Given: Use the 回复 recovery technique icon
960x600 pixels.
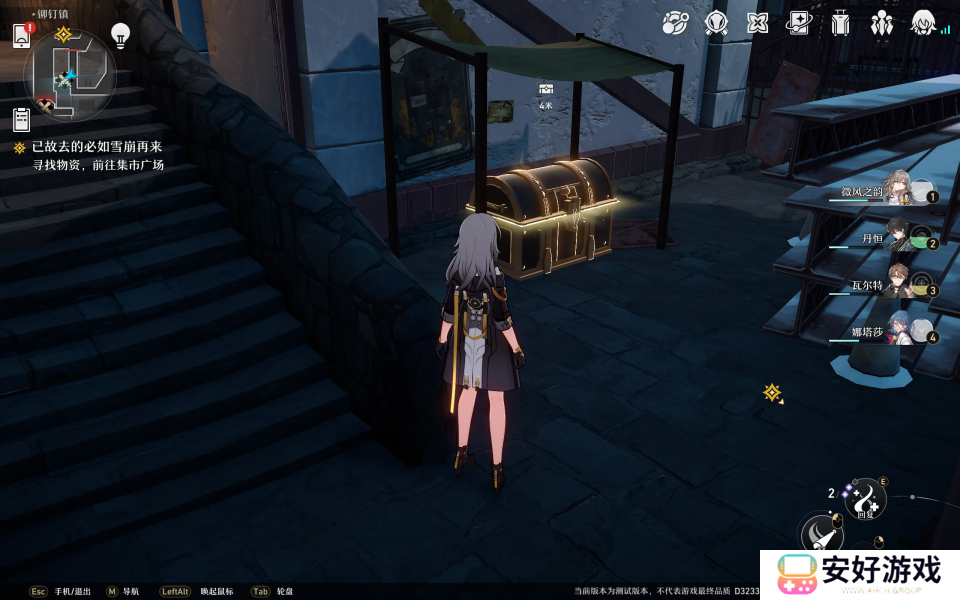Looking at the screenshot, I should (x=866, y=497).
